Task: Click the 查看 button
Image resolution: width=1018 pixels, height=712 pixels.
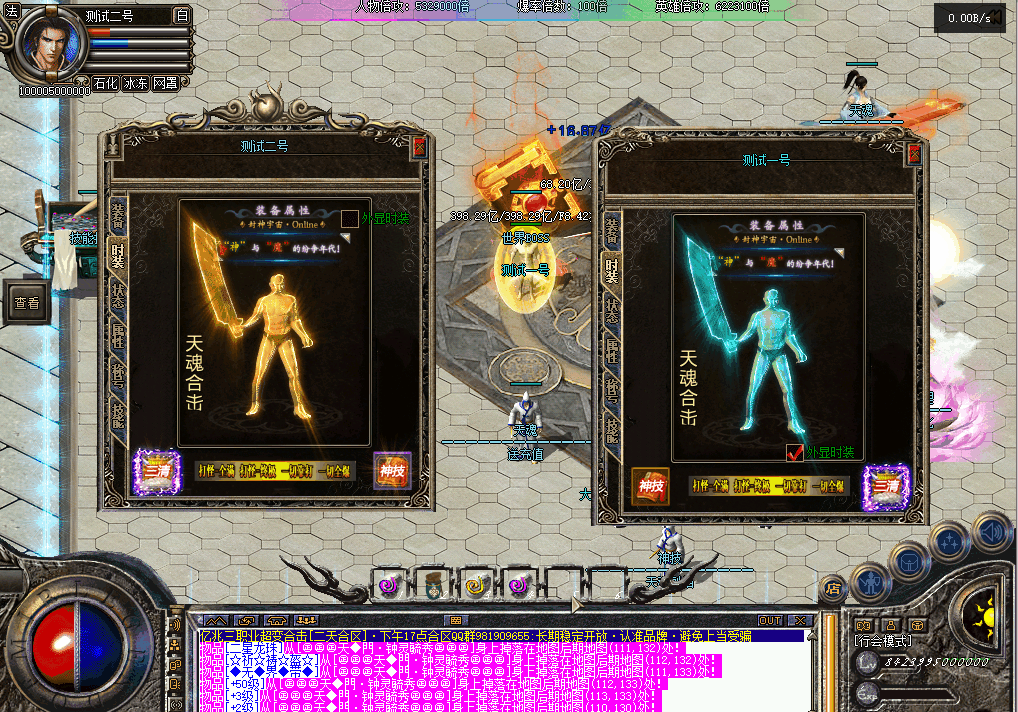Action: click(x=27, y=303)
